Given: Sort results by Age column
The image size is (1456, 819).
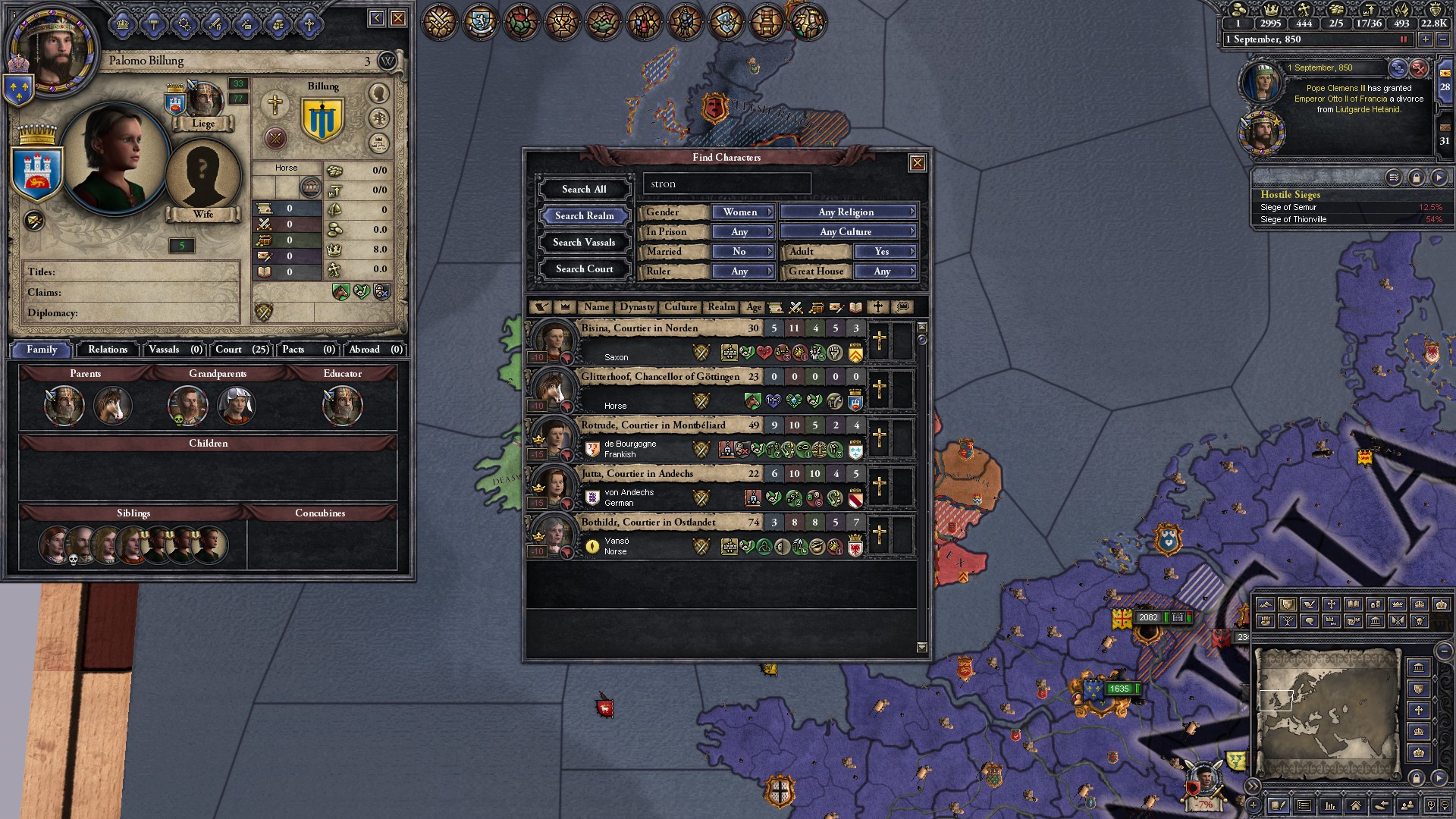Looking at the screenshot, I should pos(753,307).
